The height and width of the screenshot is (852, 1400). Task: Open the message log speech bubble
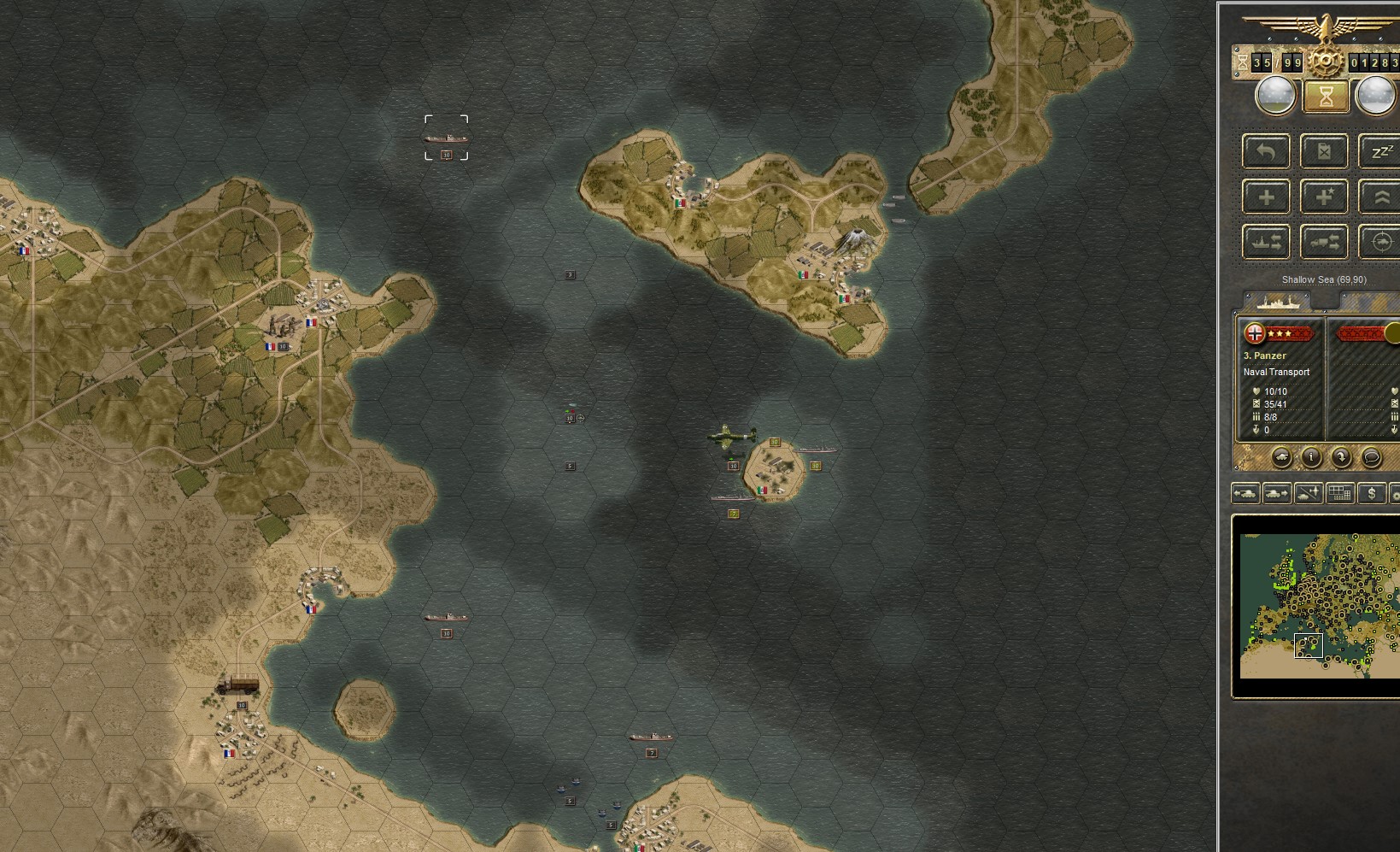pos(1372,458)
